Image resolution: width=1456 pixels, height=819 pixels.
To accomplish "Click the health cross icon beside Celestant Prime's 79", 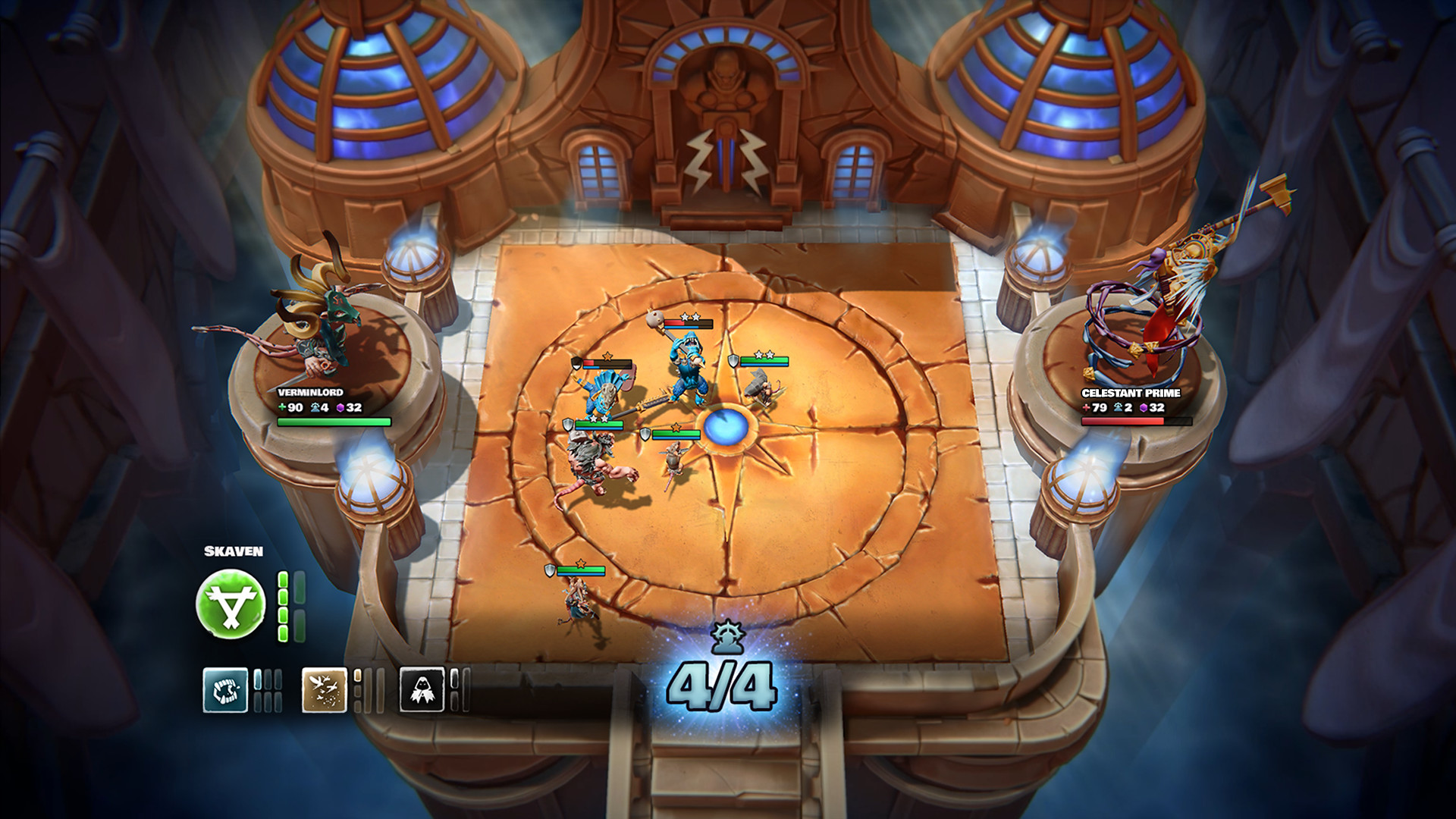I will (1086, 408).
